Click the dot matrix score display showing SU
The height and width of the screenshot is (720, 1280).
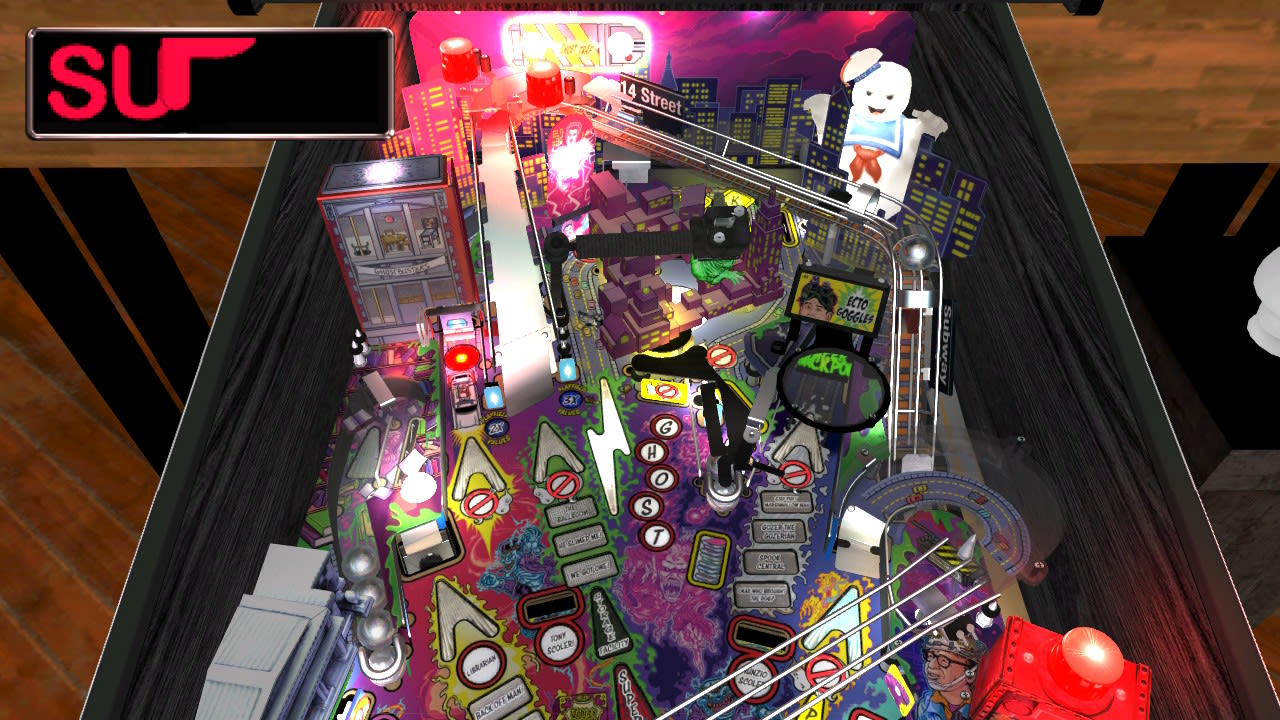point(210,83)
